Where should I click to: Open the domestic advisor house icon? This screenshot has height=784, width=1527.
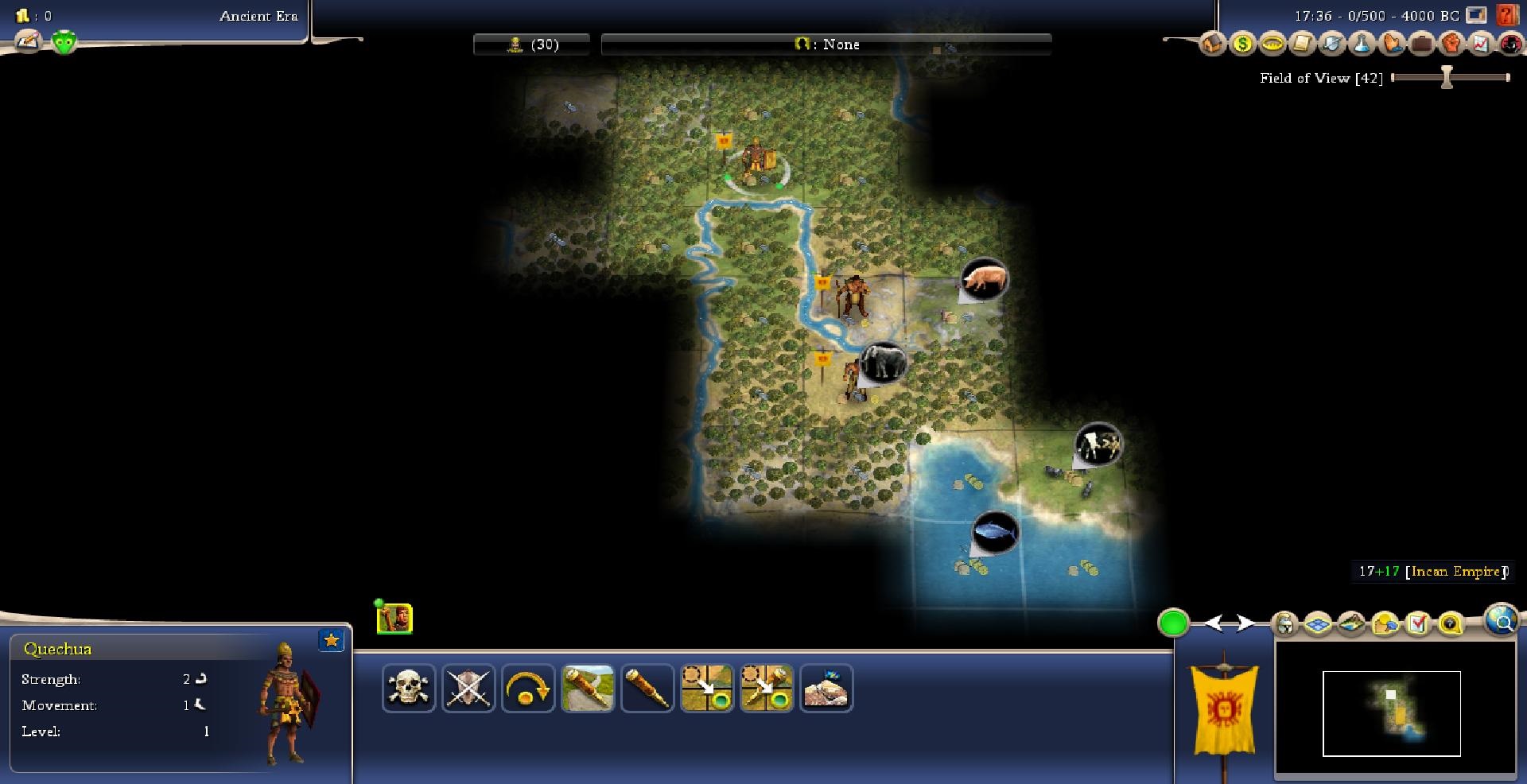click(1212, 44)
